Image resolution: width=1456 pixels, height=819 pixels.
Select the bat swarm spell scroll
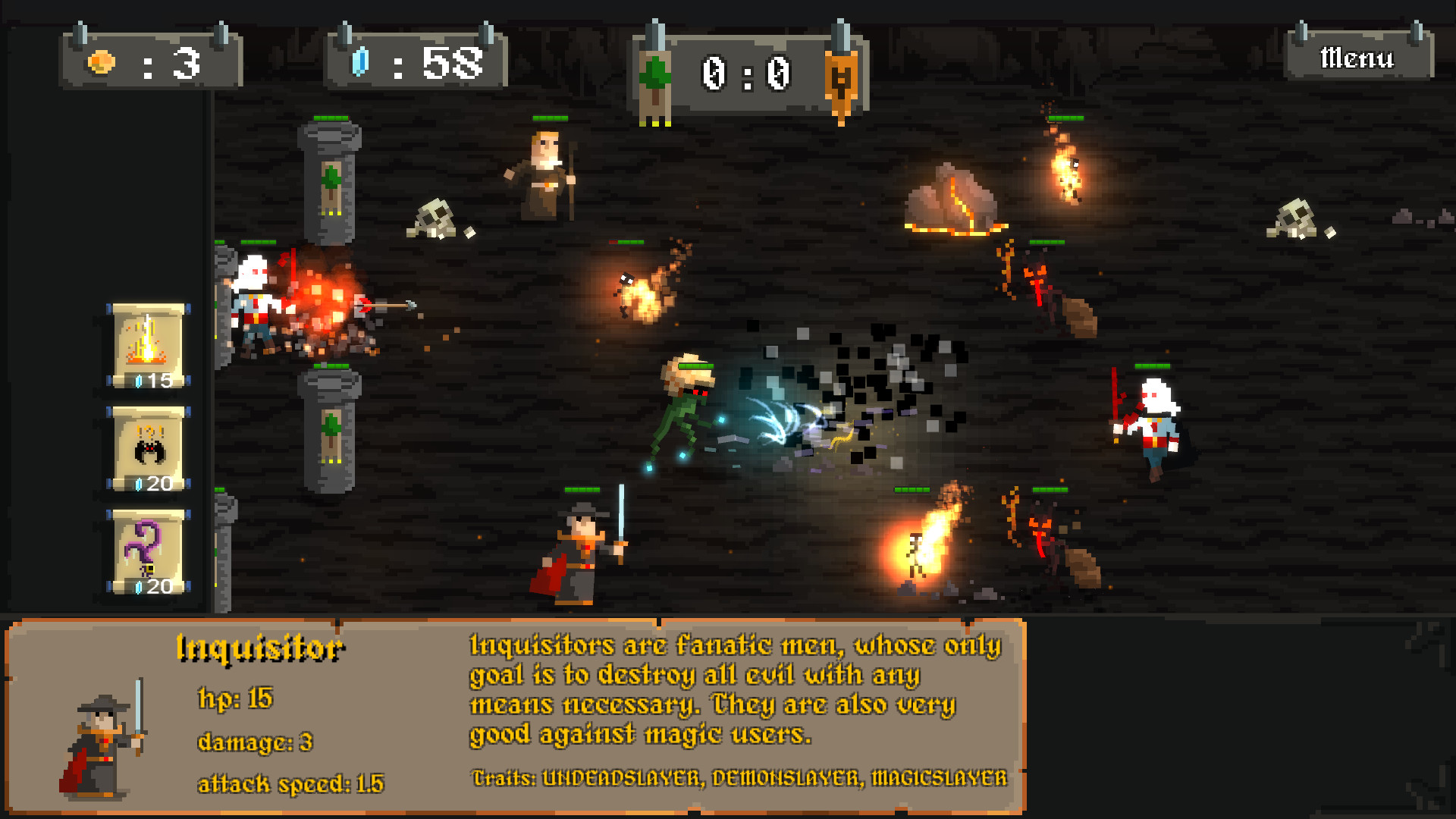(149, 447)
